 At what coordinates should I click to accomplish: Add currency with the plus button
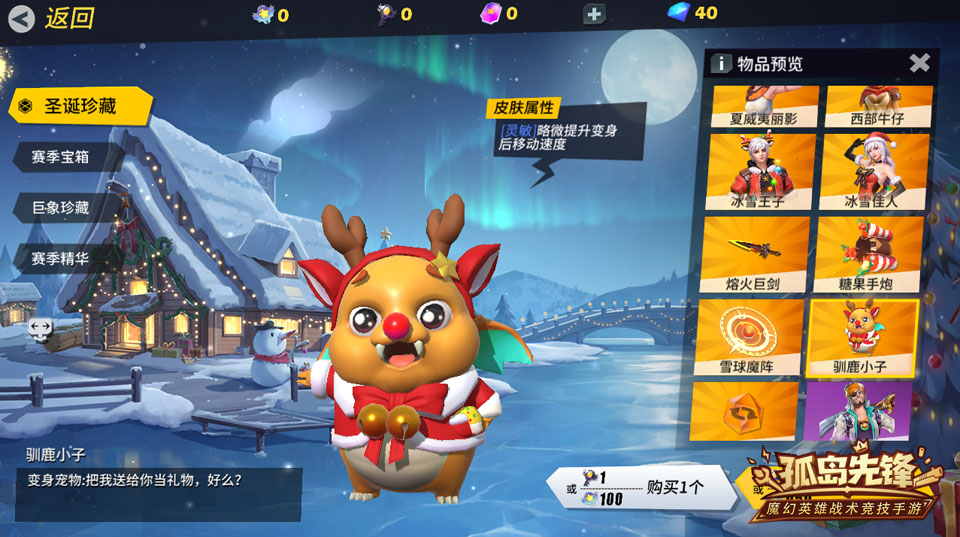click(594, 14)
